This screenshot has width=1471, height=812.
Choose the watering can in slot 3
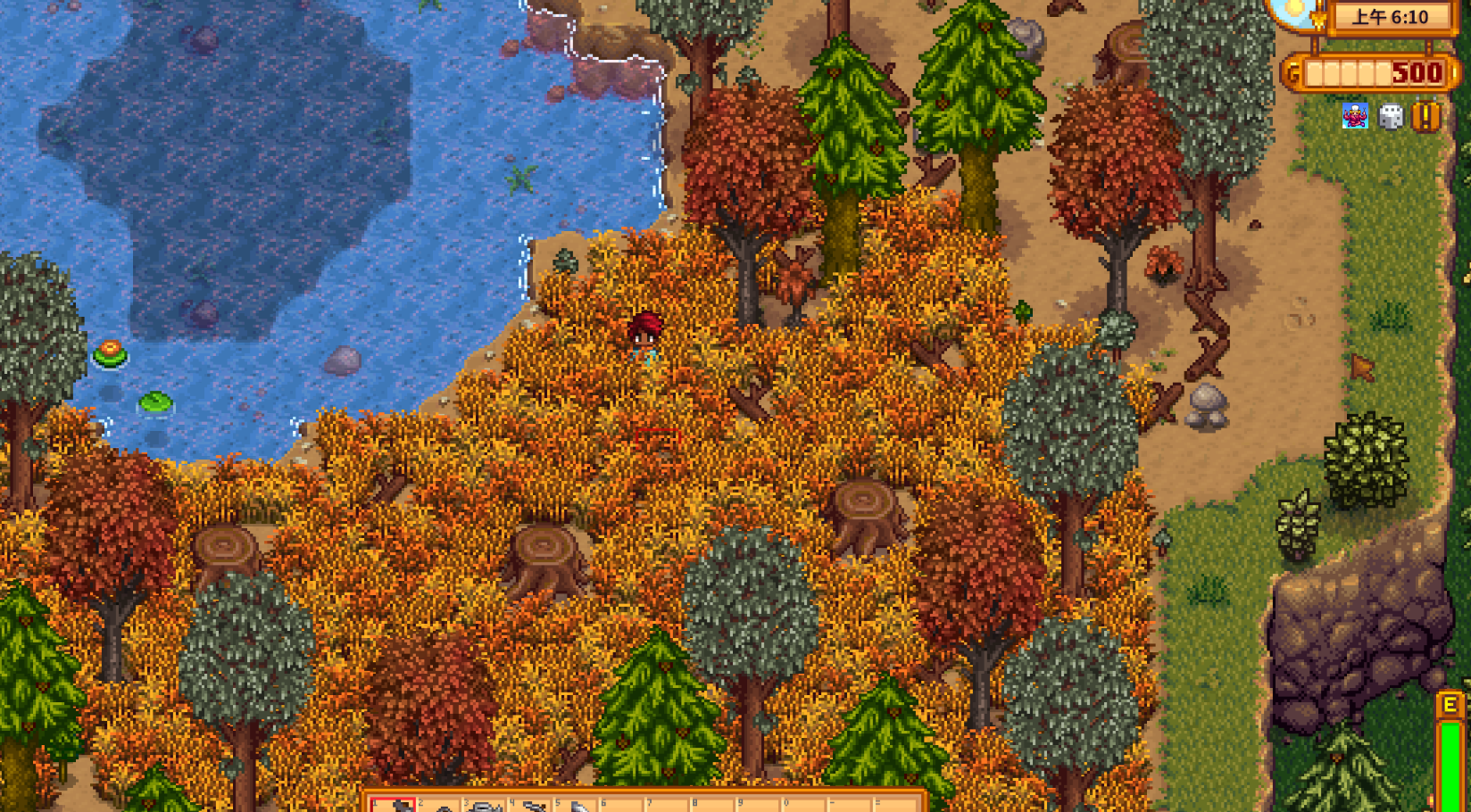(x=485, y=806)
